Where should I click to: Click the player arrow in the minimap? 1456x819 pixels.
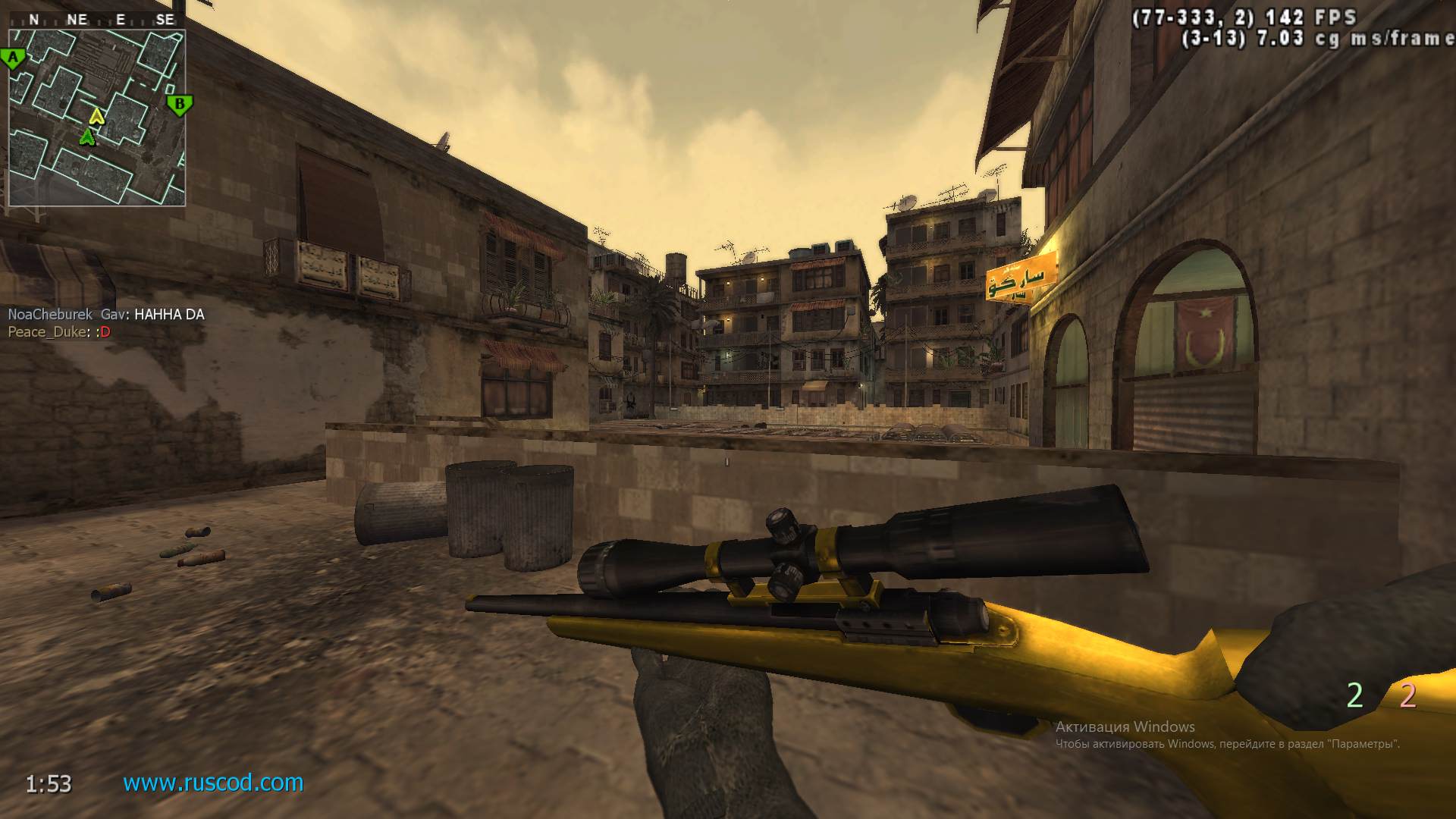[86, 136]
